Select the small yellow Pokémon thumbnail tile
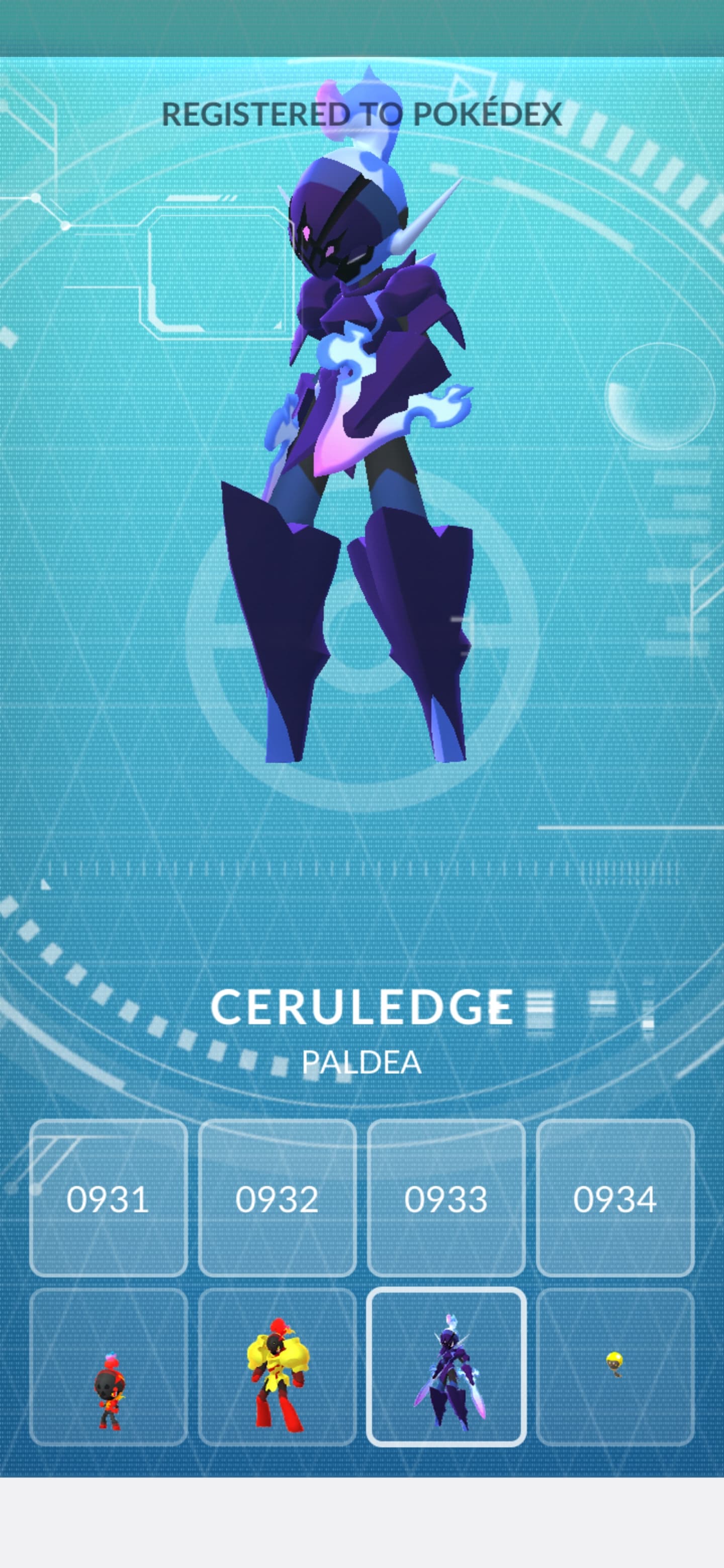The image size is (724, 1568). [x=615, y=1367]
